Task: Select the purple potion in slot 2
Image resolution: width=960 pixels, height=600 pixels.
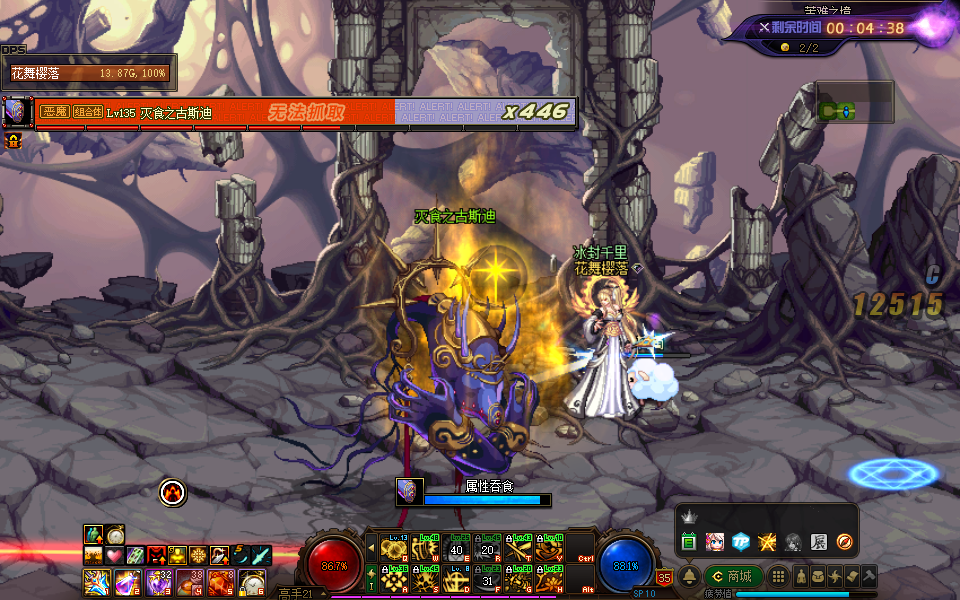Action: 127,581
